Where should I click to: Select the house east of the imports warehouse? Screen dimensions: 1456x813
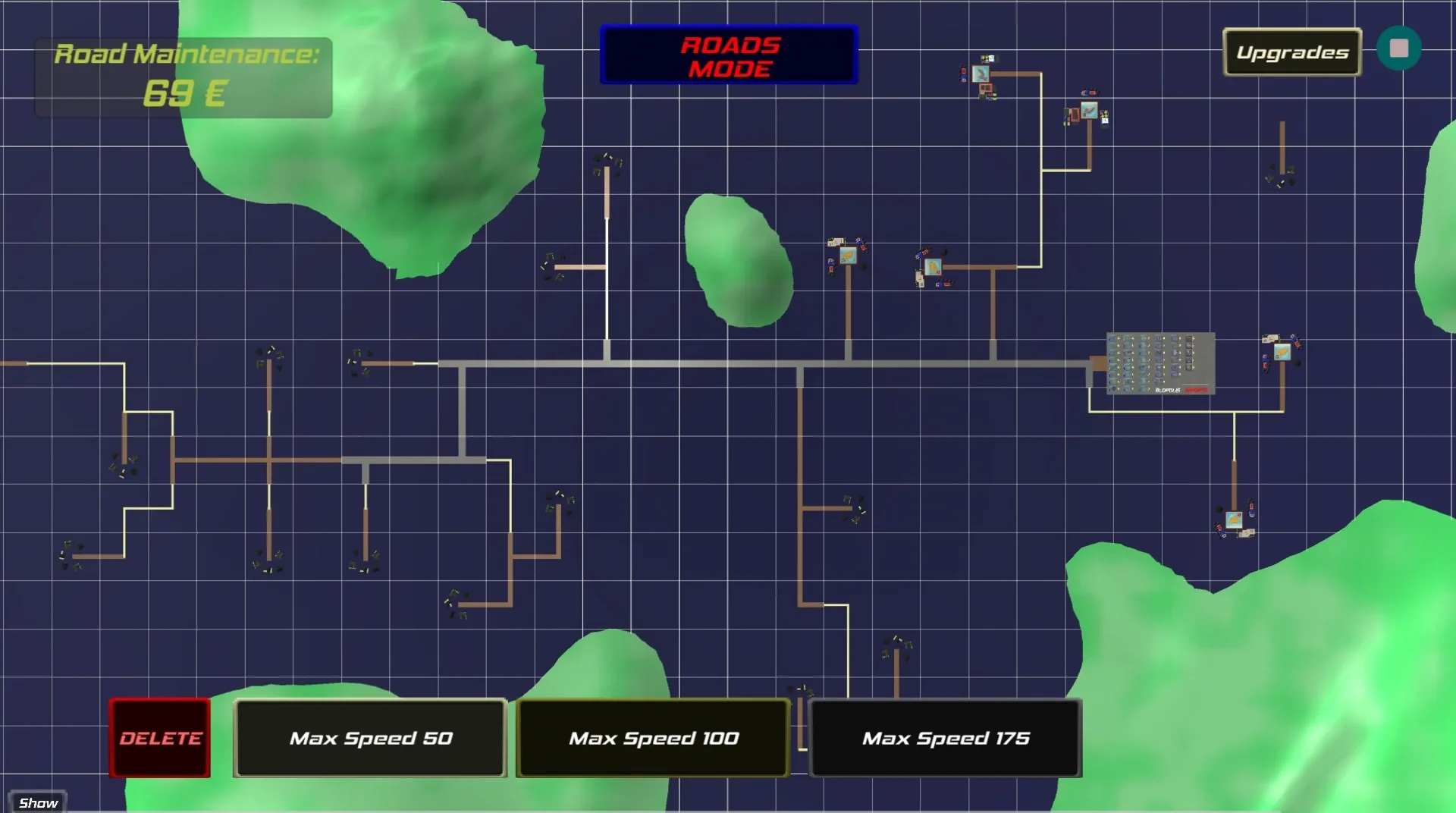[1282, 351]
